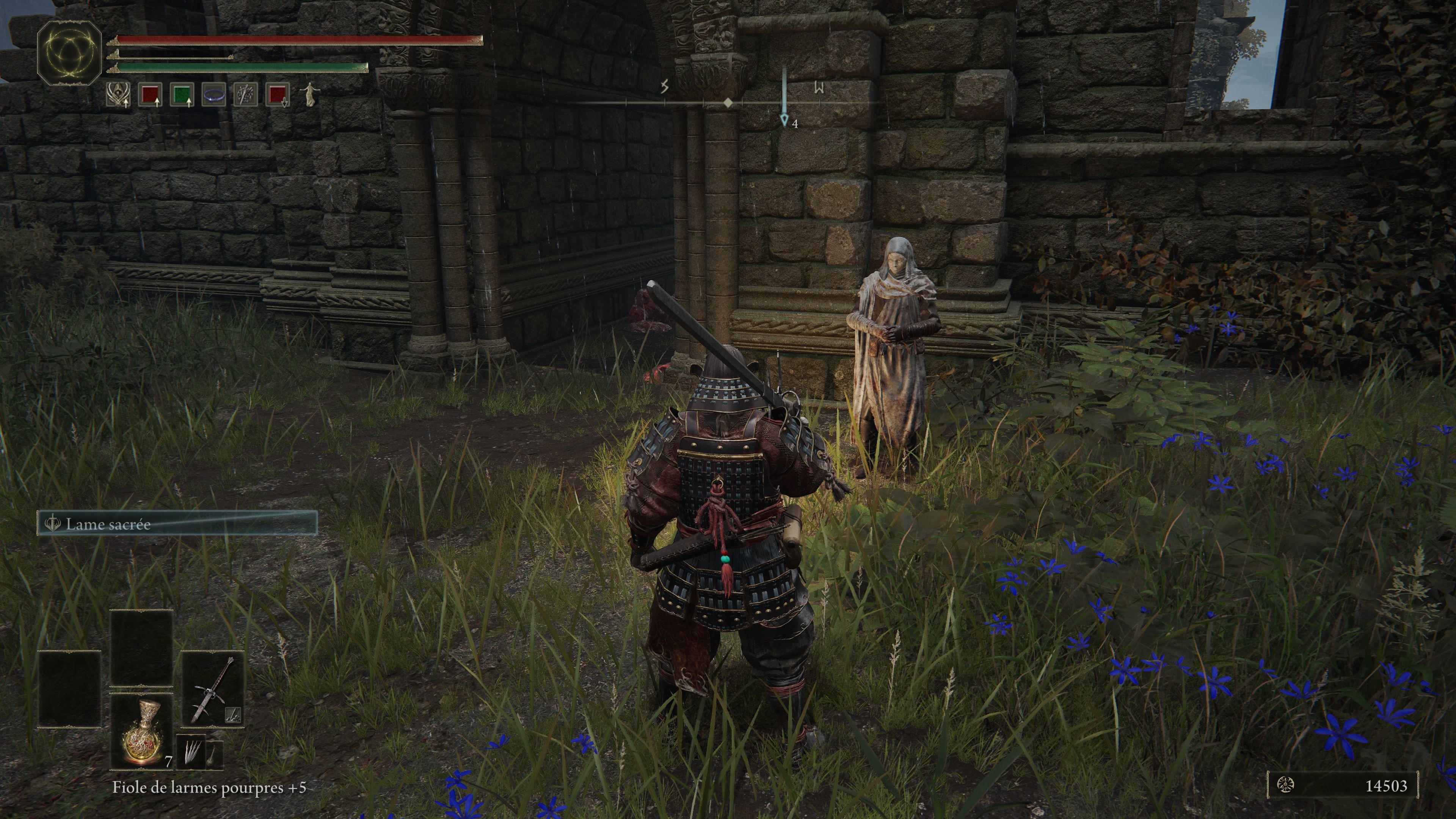Select the Fiole de larmes pourpres flask slot
Screen dimensions: 1456x819
point(141,732)
